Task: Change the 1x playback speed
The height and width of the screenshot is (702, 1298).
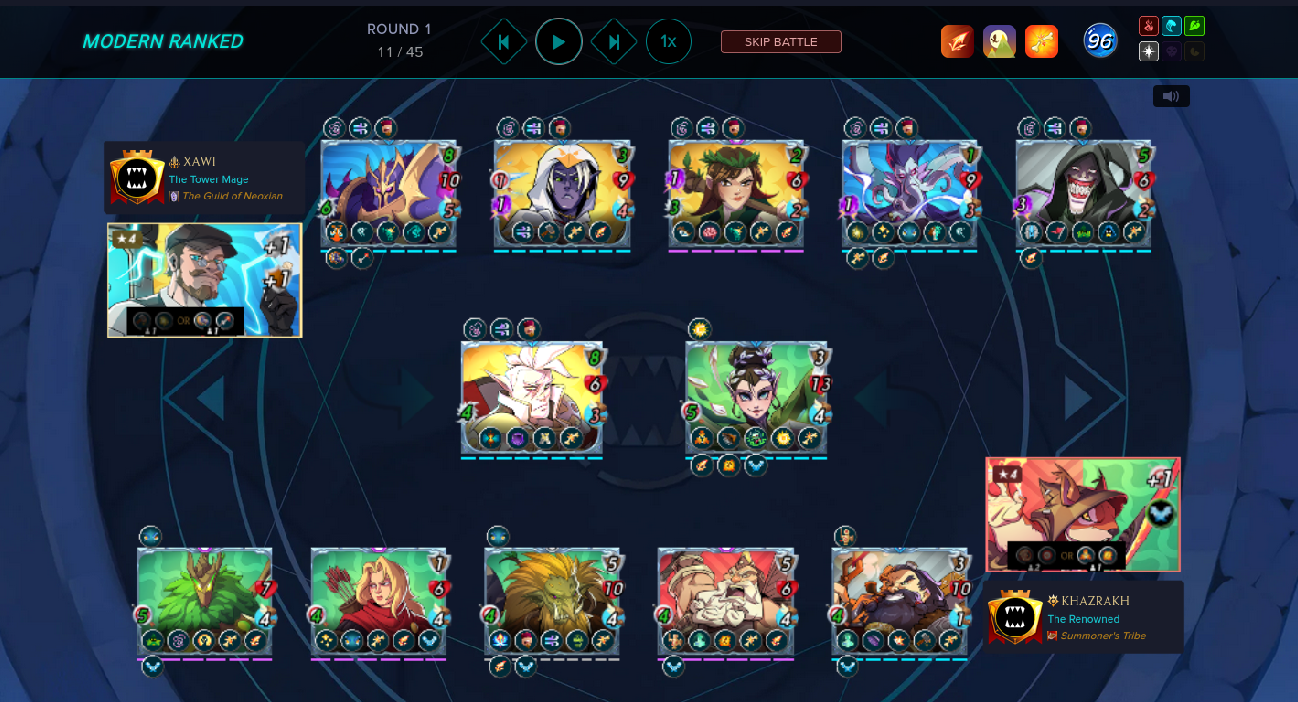Action: pyautogui.click(x=668, y=42)
